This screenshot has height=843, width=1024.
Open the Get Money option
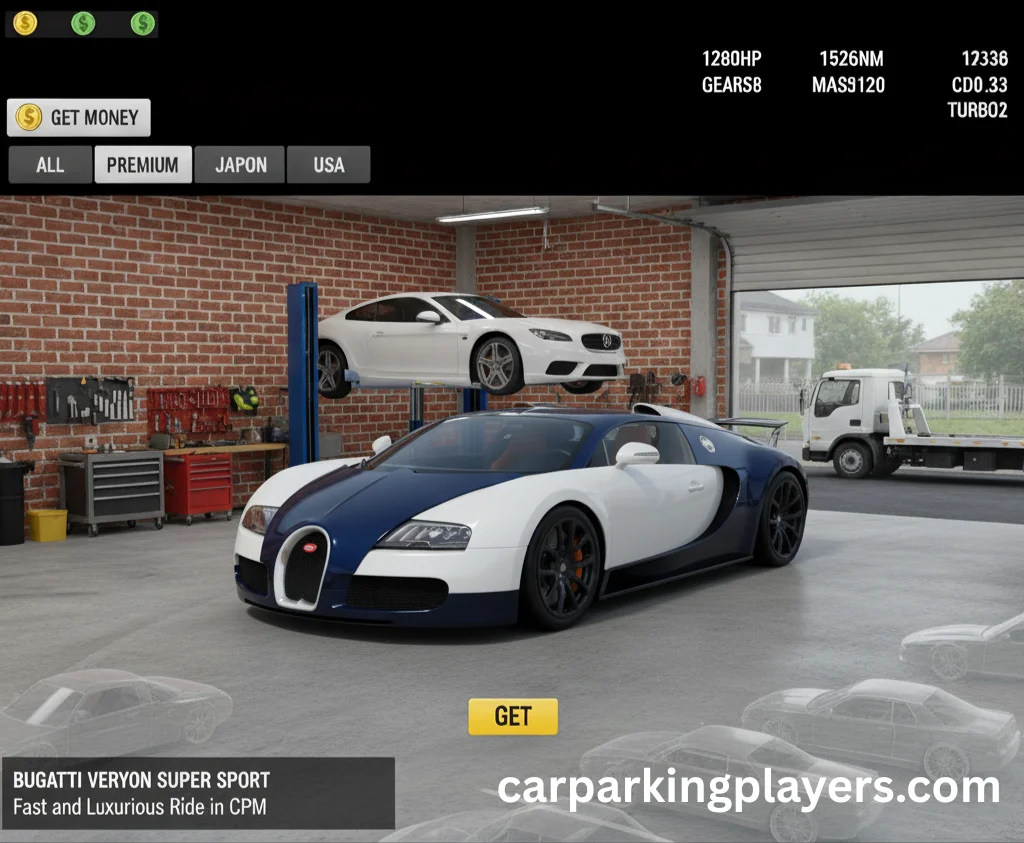point(79,118)
